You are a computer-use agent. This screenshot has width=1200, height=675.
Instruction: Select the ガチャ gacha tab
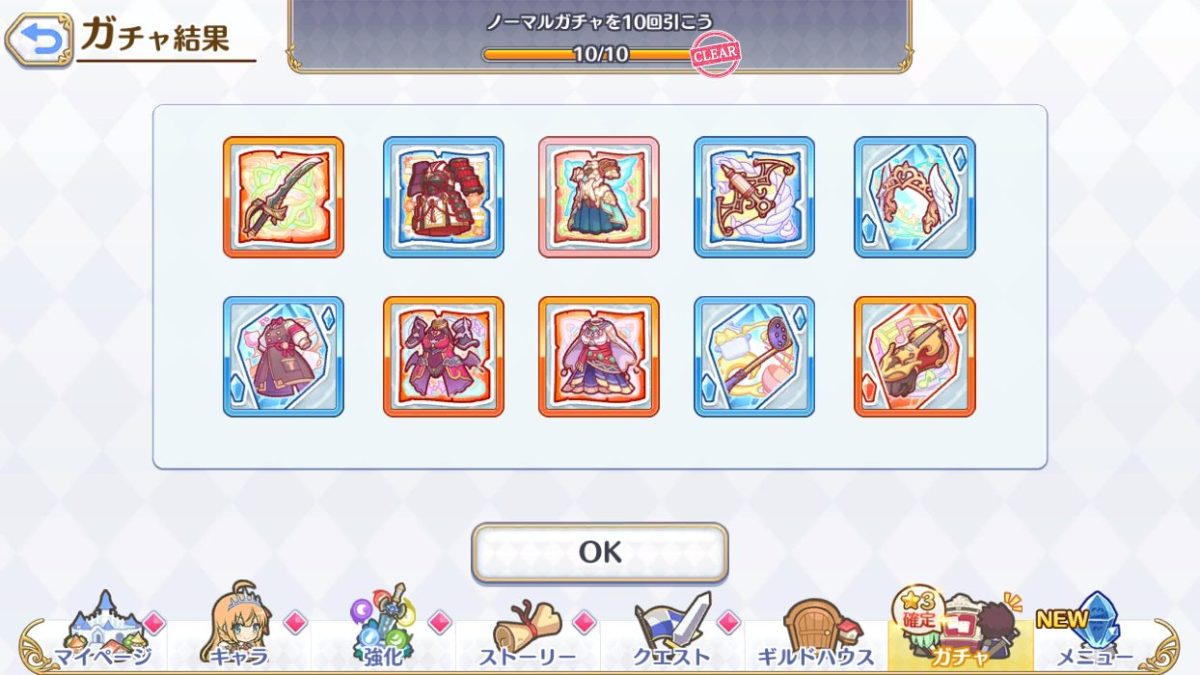click(958, 630)
